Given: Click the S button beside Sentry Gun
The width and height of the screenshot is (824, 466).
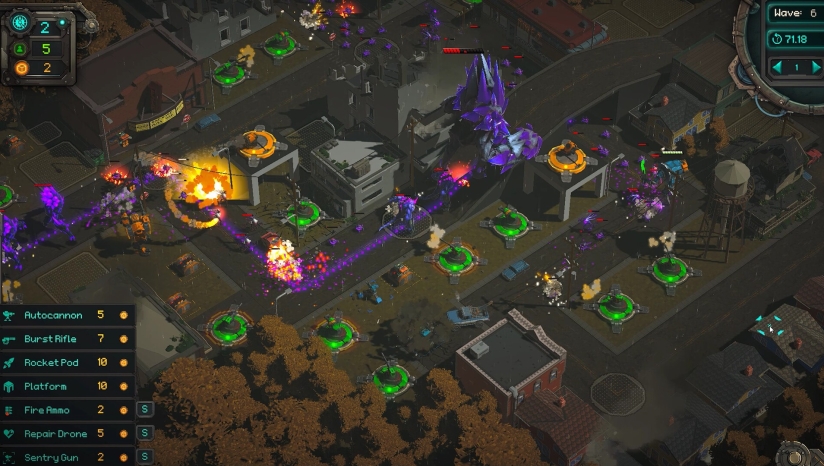Looking at the screenshot, I should coord(144,457).
